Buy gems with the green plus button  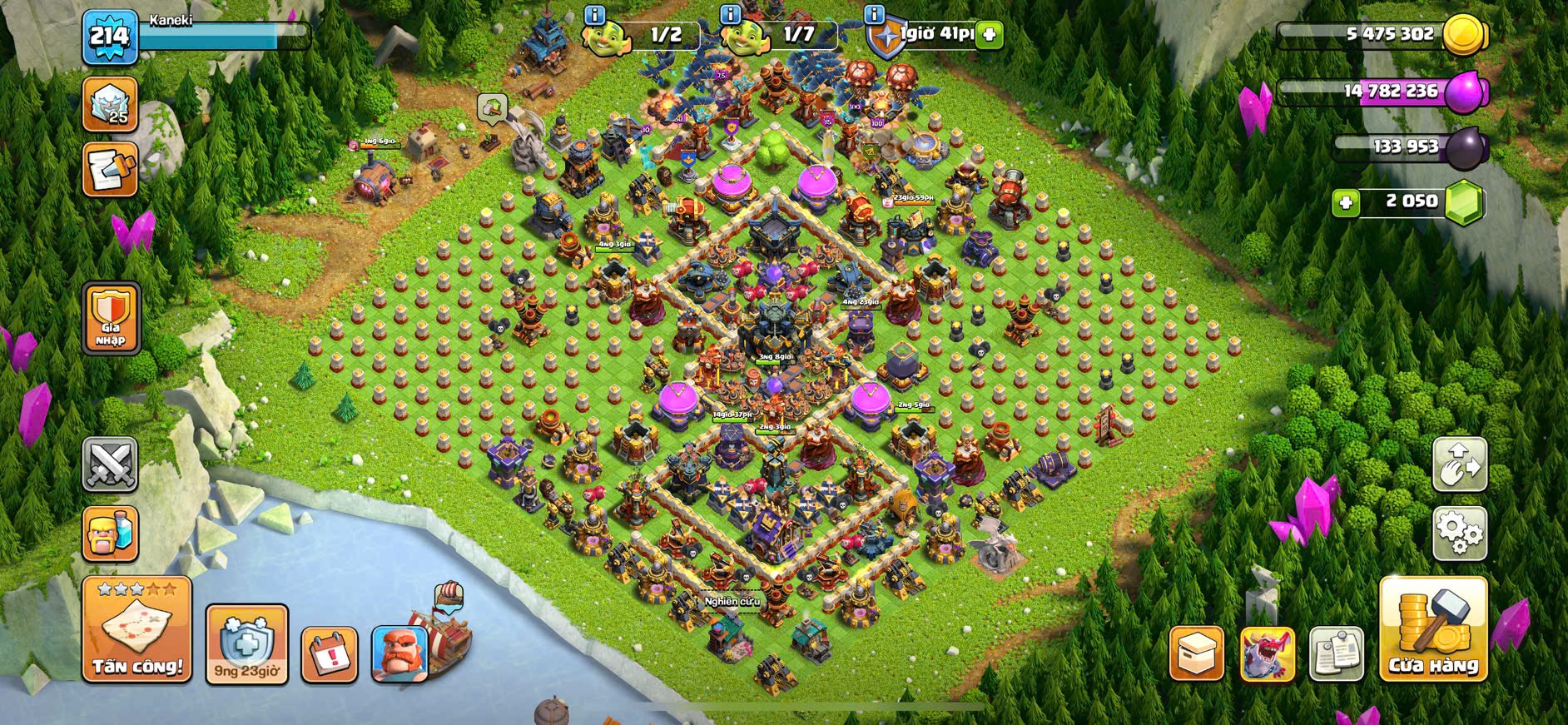coord(1345,202)
